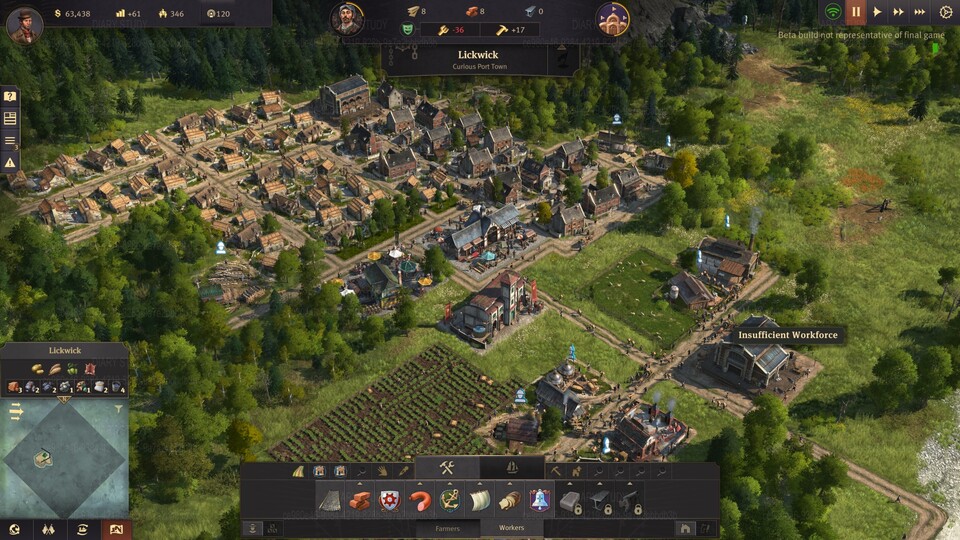Switch to the Workers tier tab

click(511, 528)
